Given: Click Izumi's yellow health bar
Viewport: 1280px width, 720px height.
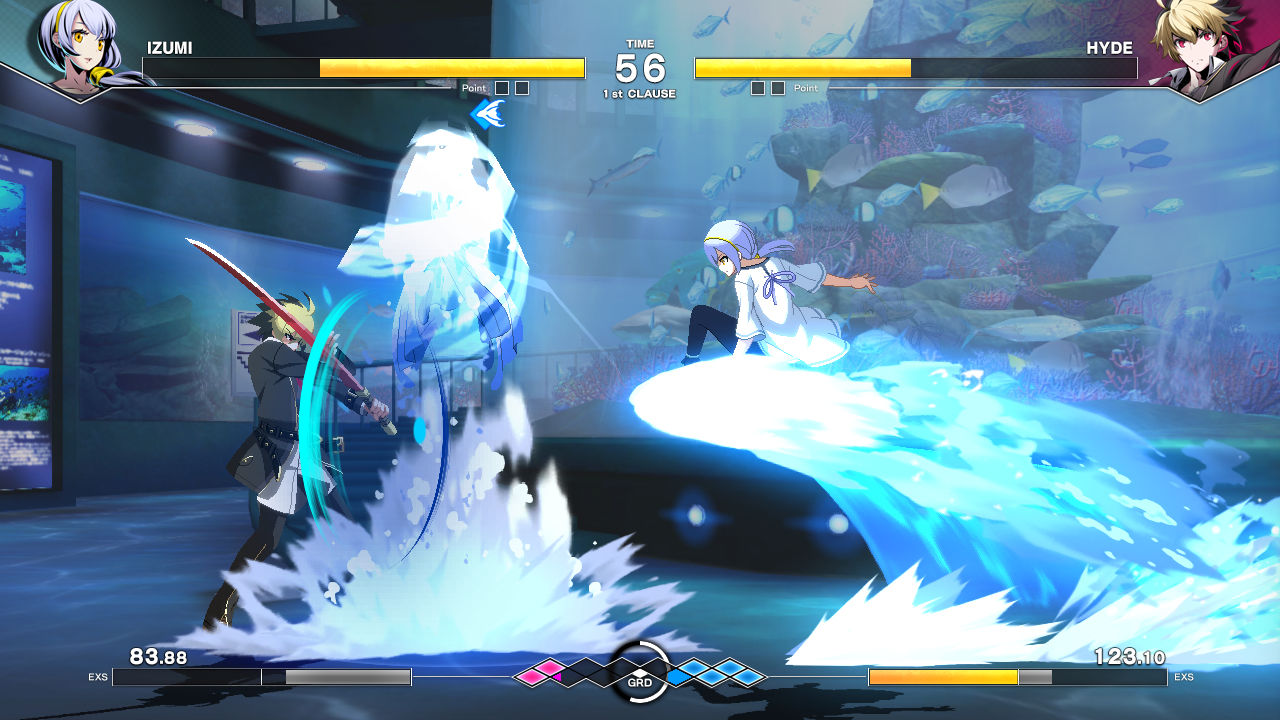Looking at the screenshot, I should coord(450,69).
